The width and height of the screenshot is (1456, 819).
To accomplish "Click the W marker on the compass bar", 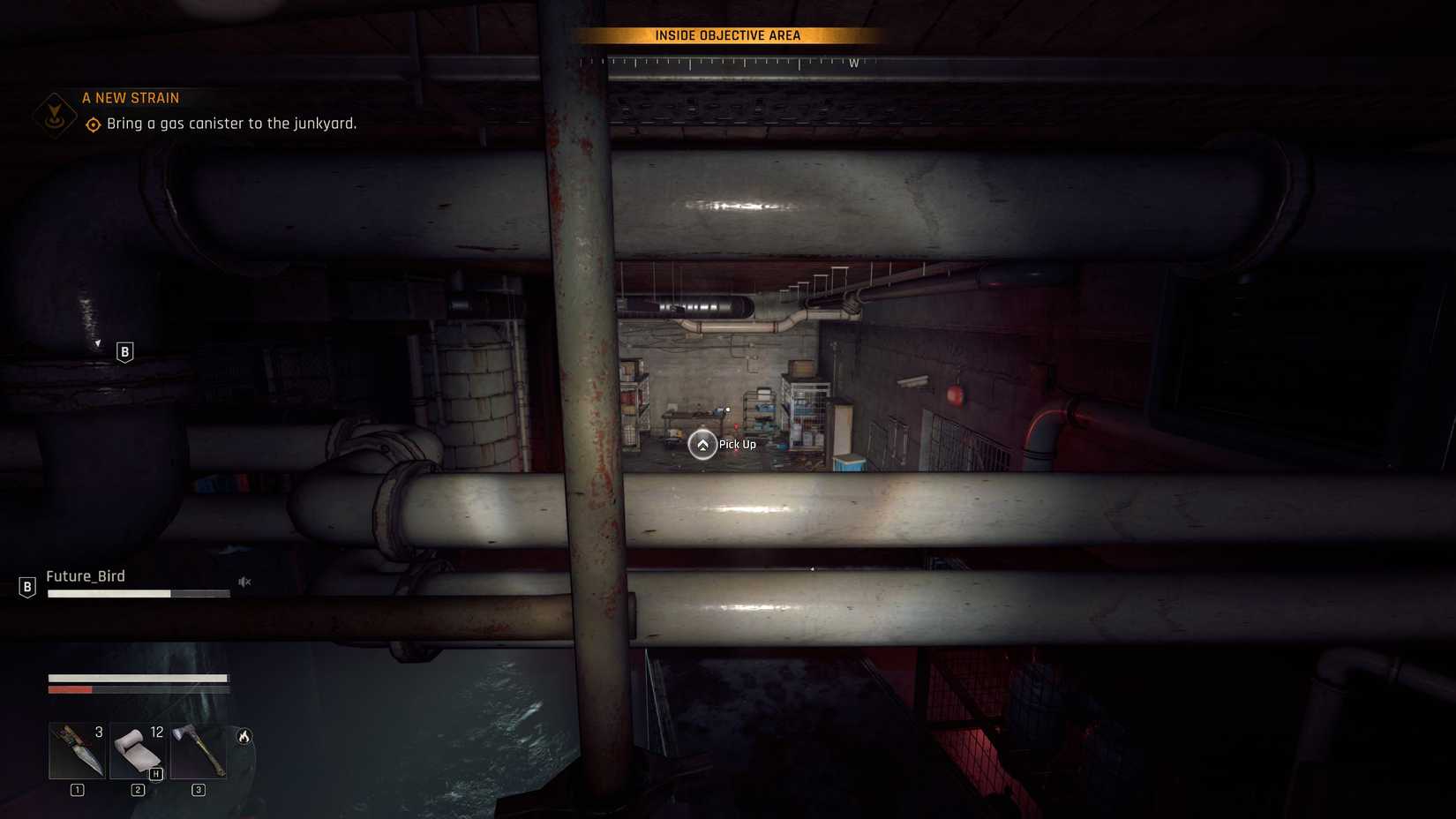I will point(852,64).
